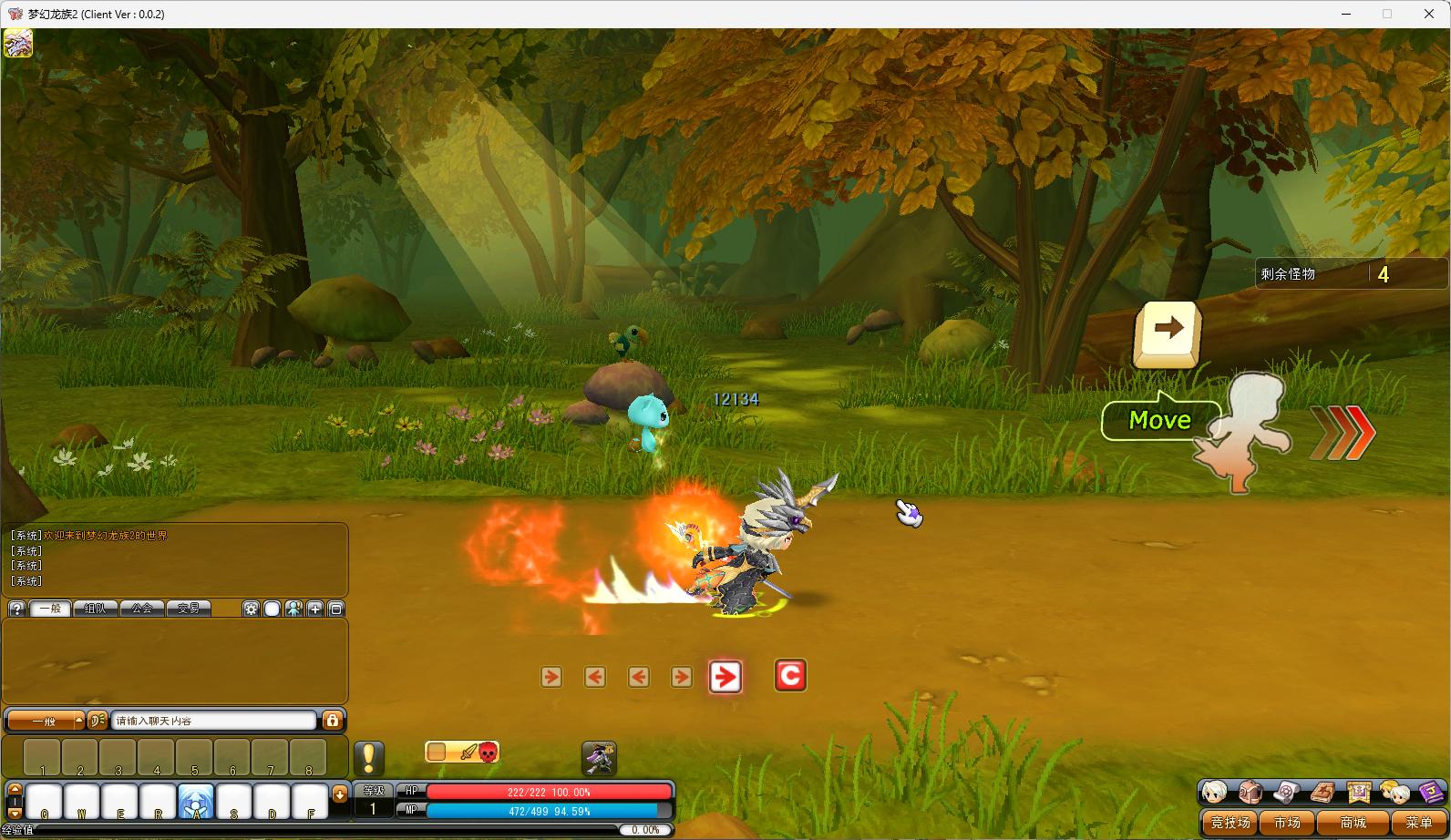Switch to the 交易 chat tab

pos(188,609)
